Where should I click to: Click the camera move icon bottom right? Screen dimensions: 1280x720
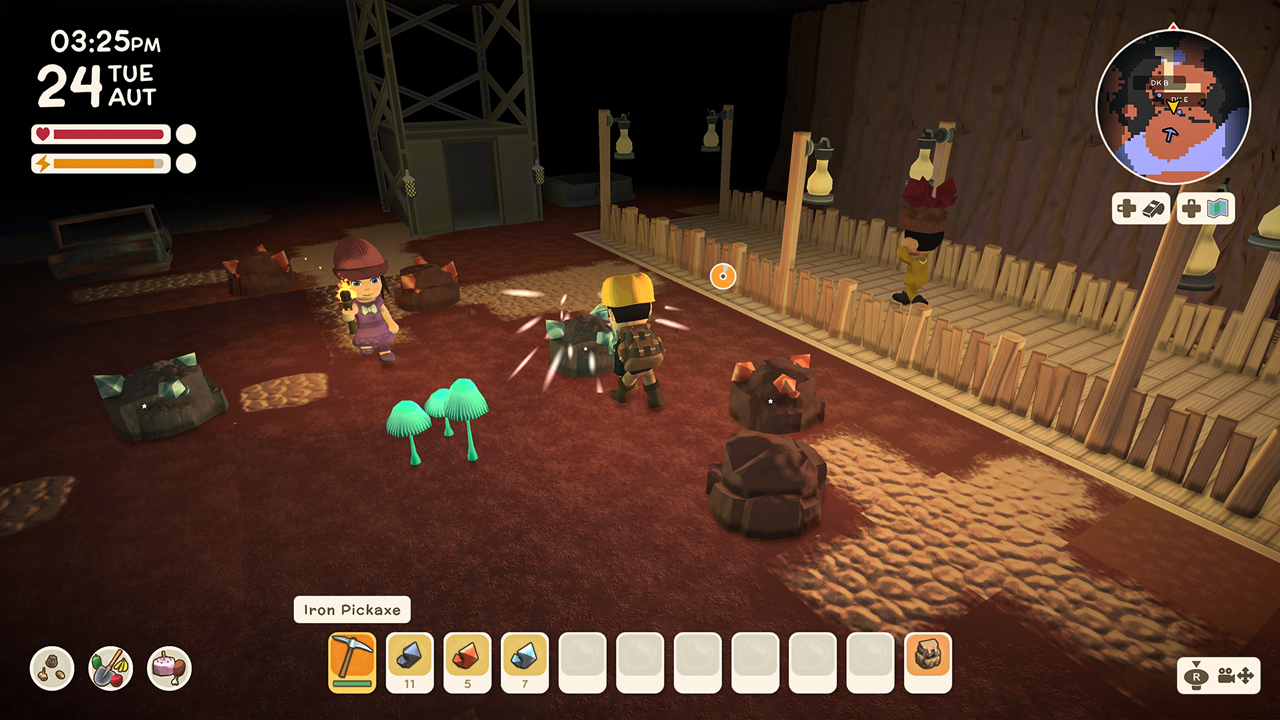click(1235, 677)
